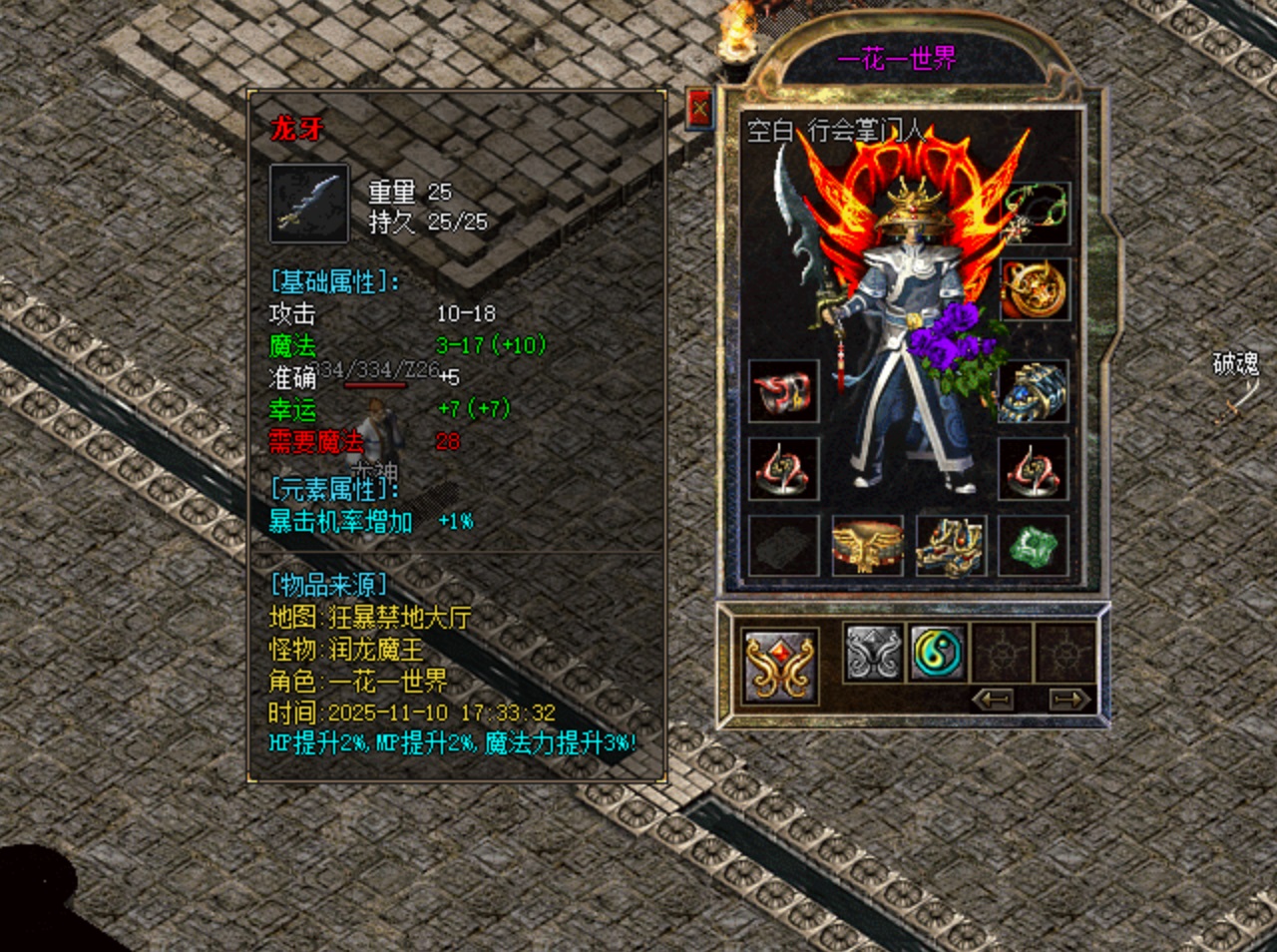Open the green gem stone slot
This screenshot has height=952, width=1277.
1035,544
